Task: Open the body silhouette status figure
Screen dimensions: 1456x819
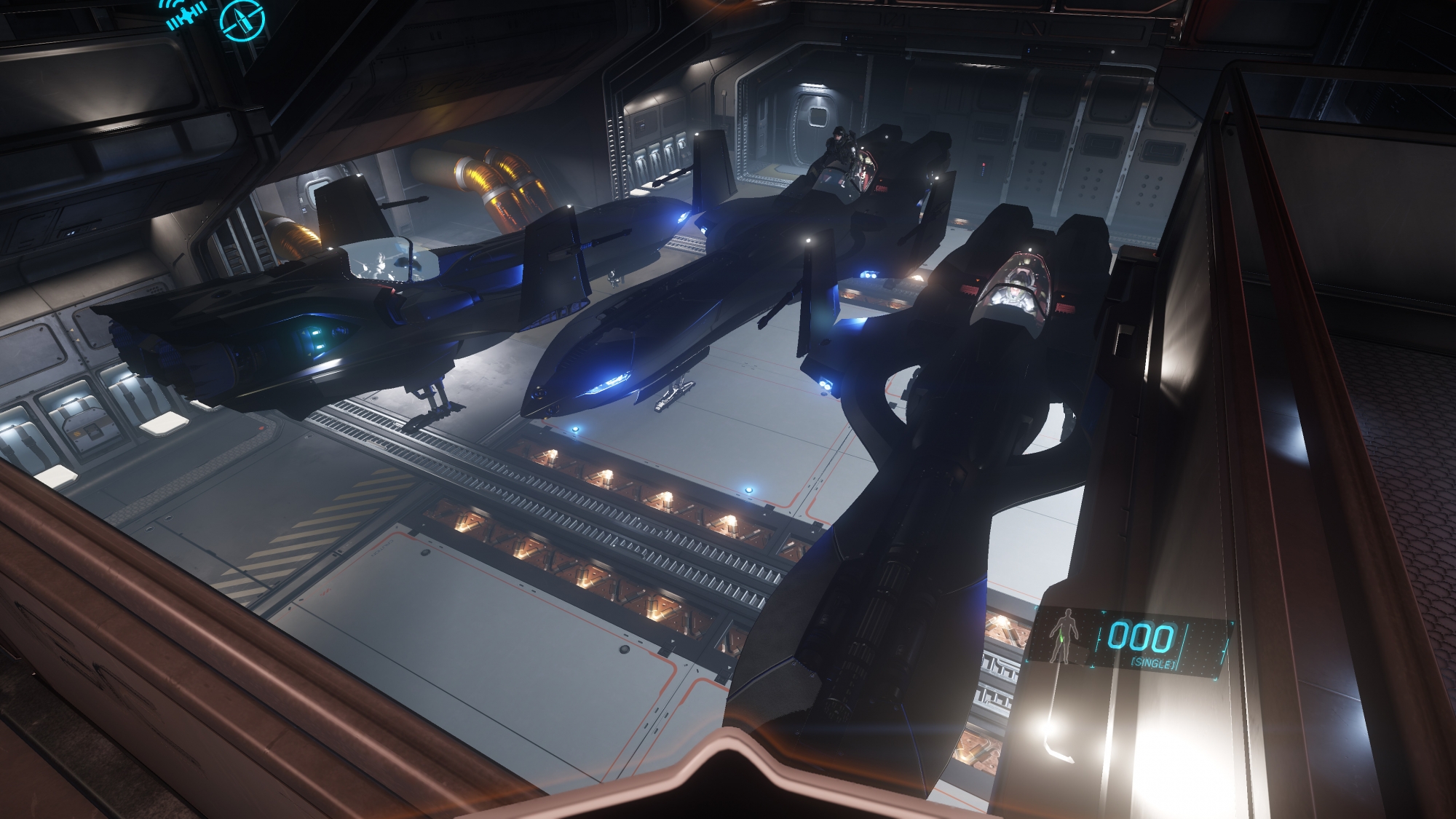Action: [1065, 636]
